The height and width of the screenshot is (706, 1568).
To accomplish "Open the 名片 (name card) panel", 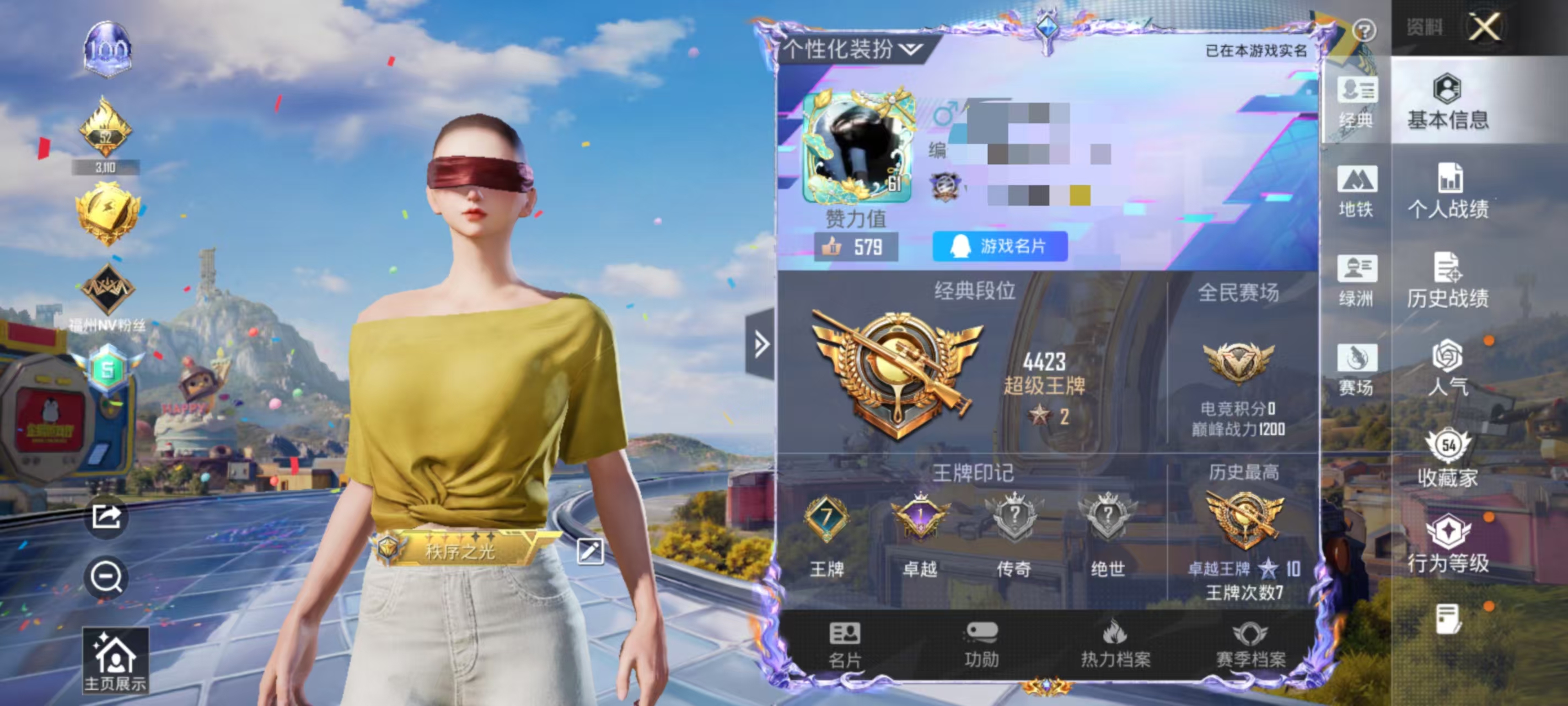I will (x=846, y=646).
